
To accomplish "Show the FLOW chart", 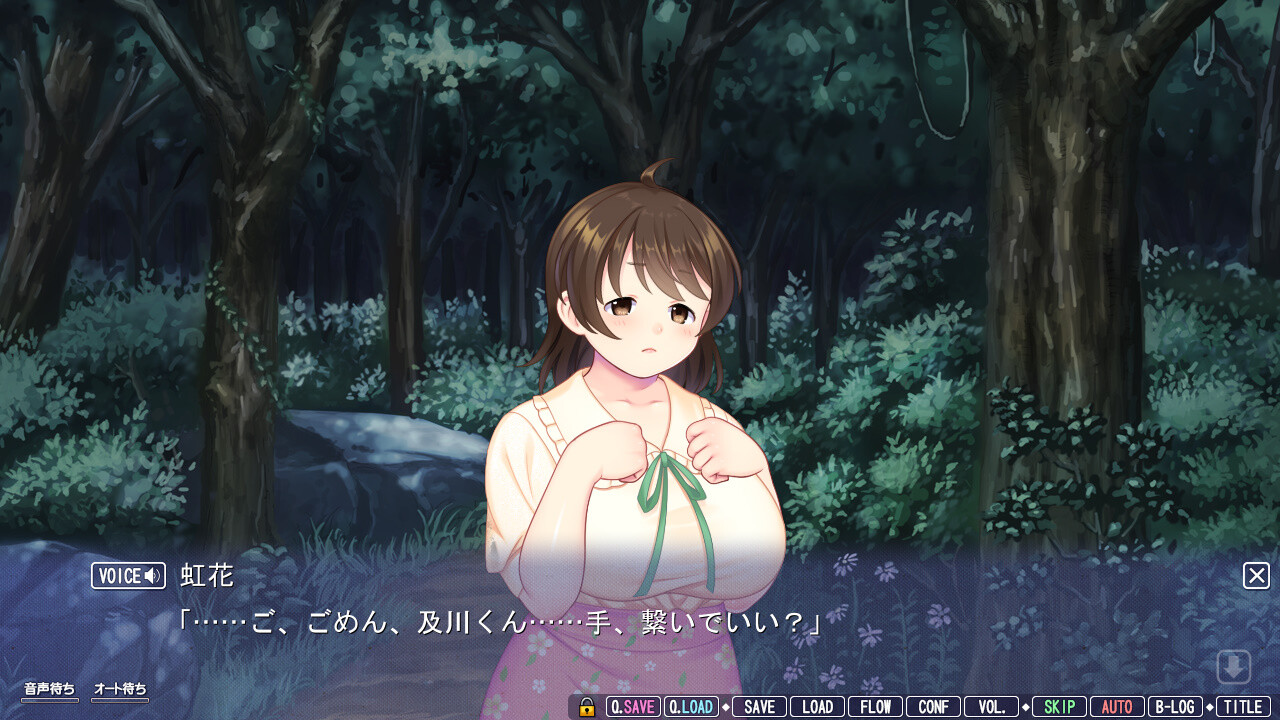I will point(875,707).
